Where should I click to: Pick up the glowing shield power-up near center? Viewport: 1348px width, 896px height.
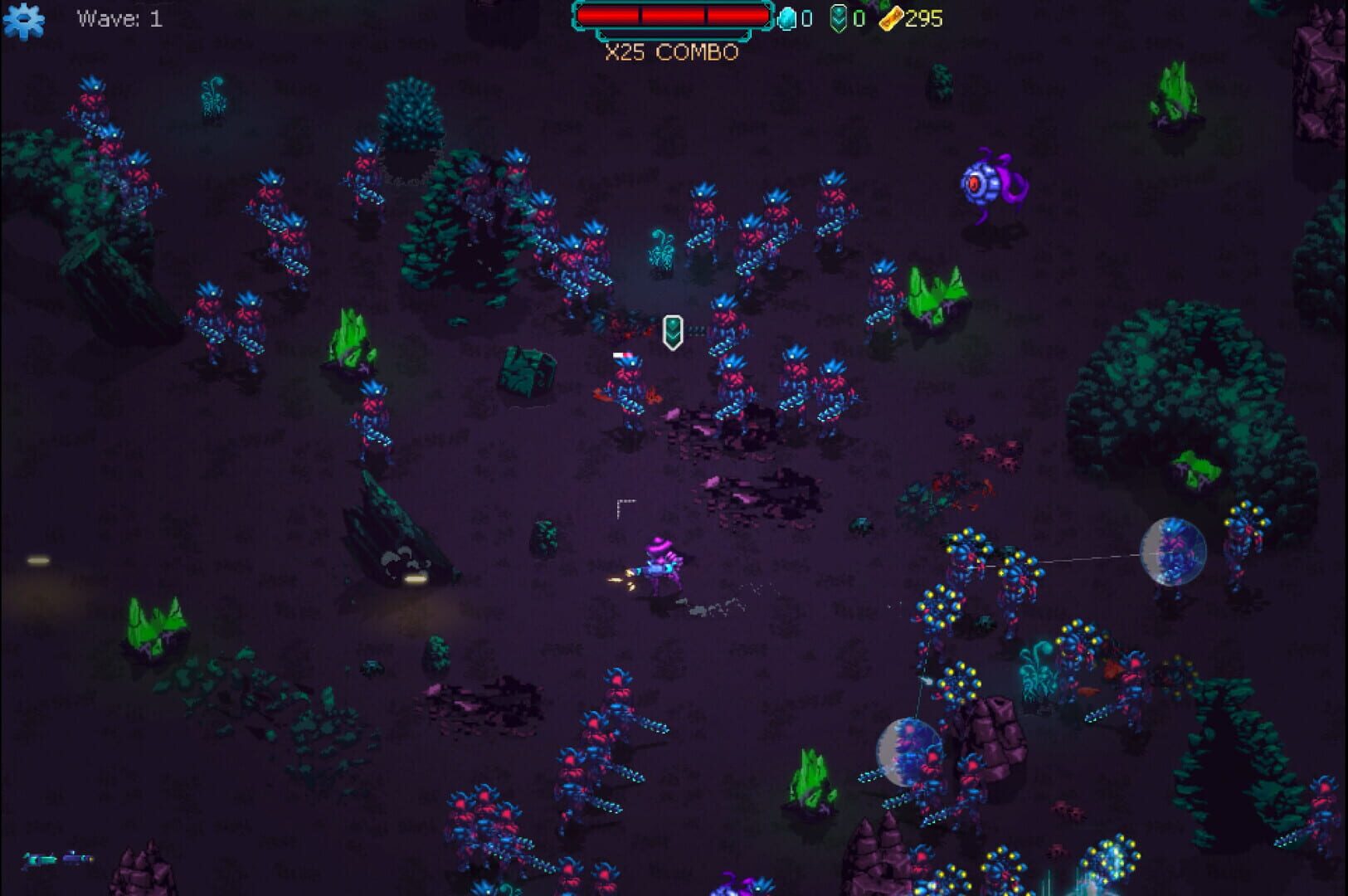coord(672,332)
